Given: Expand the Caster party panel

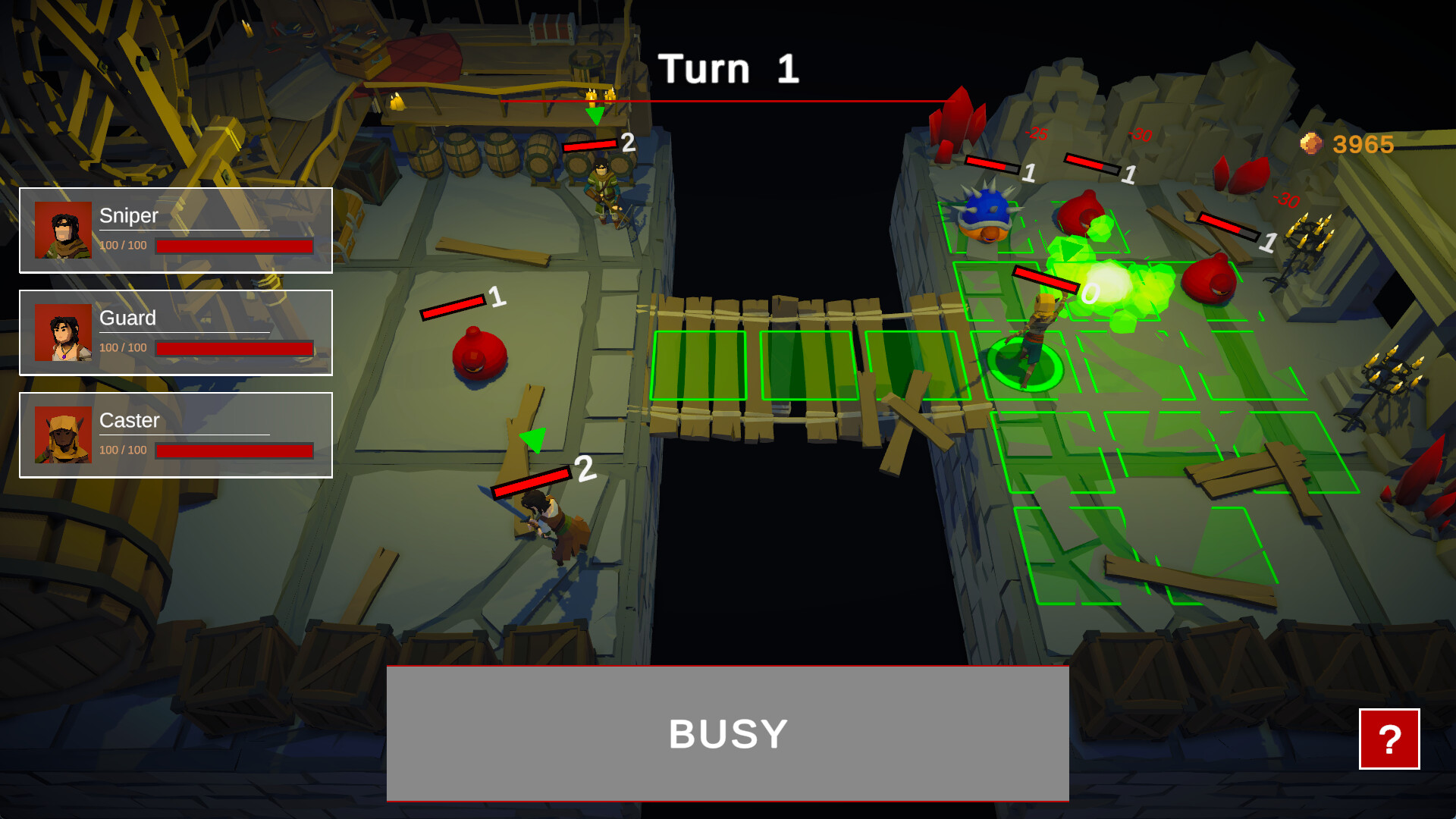Looking at the screenshot, I should tap(176, 435).
